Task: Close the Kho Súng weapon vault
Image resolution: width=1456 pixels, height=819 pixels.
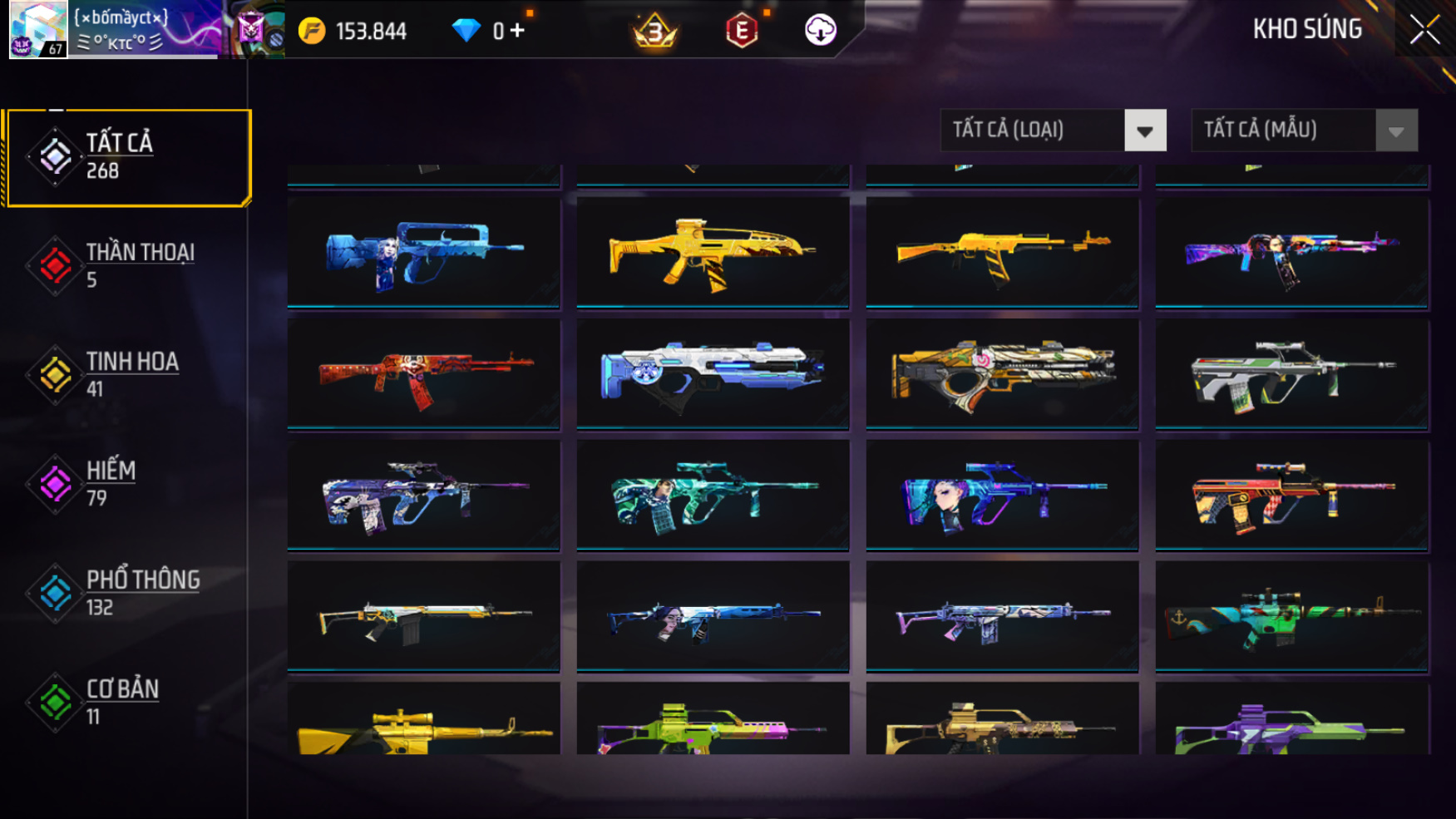Action: click(1424, 30)
